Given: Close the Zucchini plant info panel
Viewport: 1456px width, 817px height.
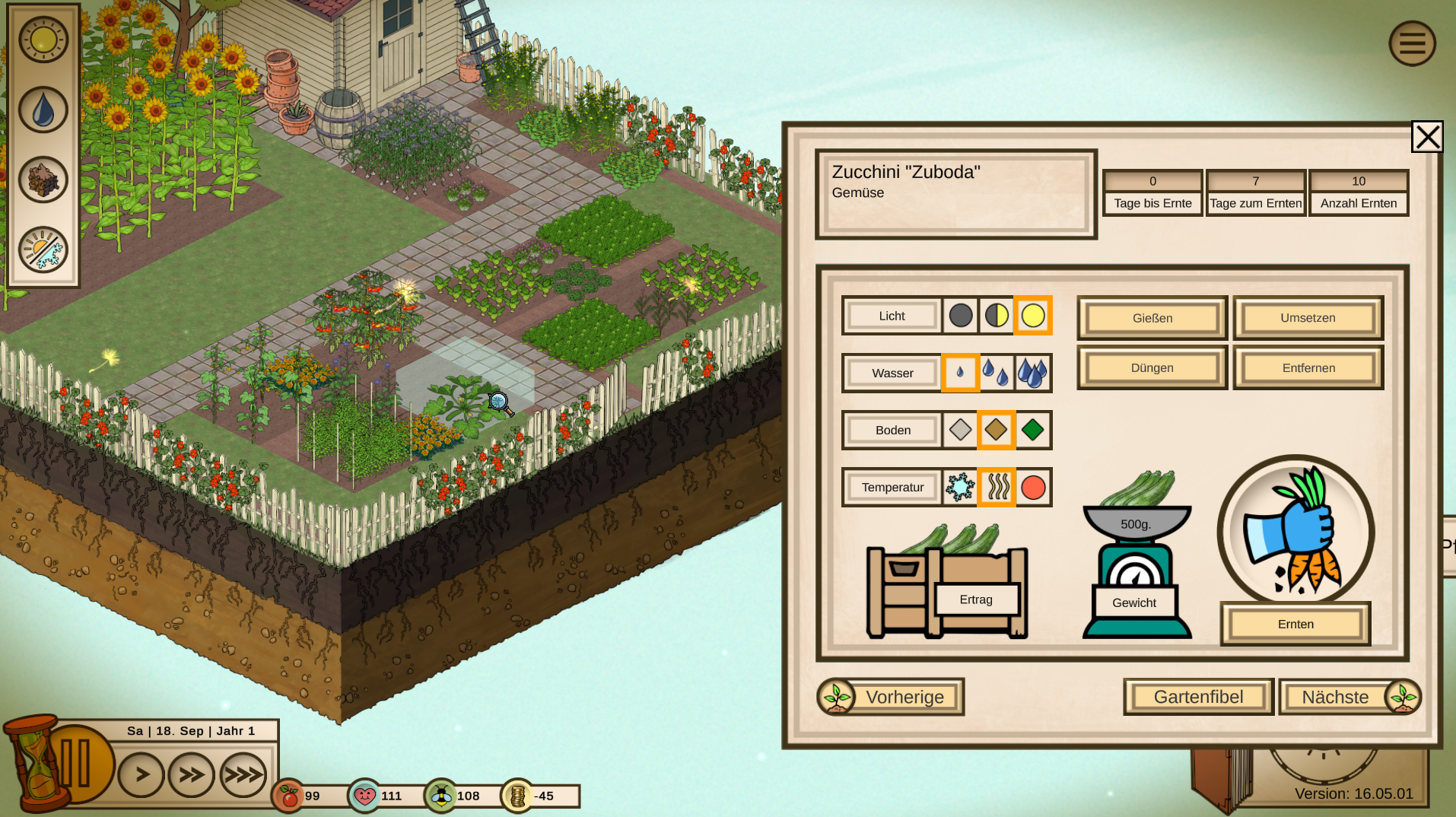Looking at the screenshot, I should coord(1426,137).
